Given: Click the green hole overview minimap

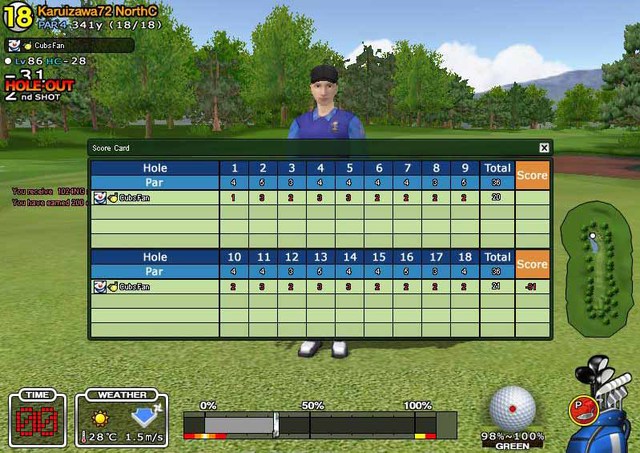Looking at the screenshot, I should point(594,265).
